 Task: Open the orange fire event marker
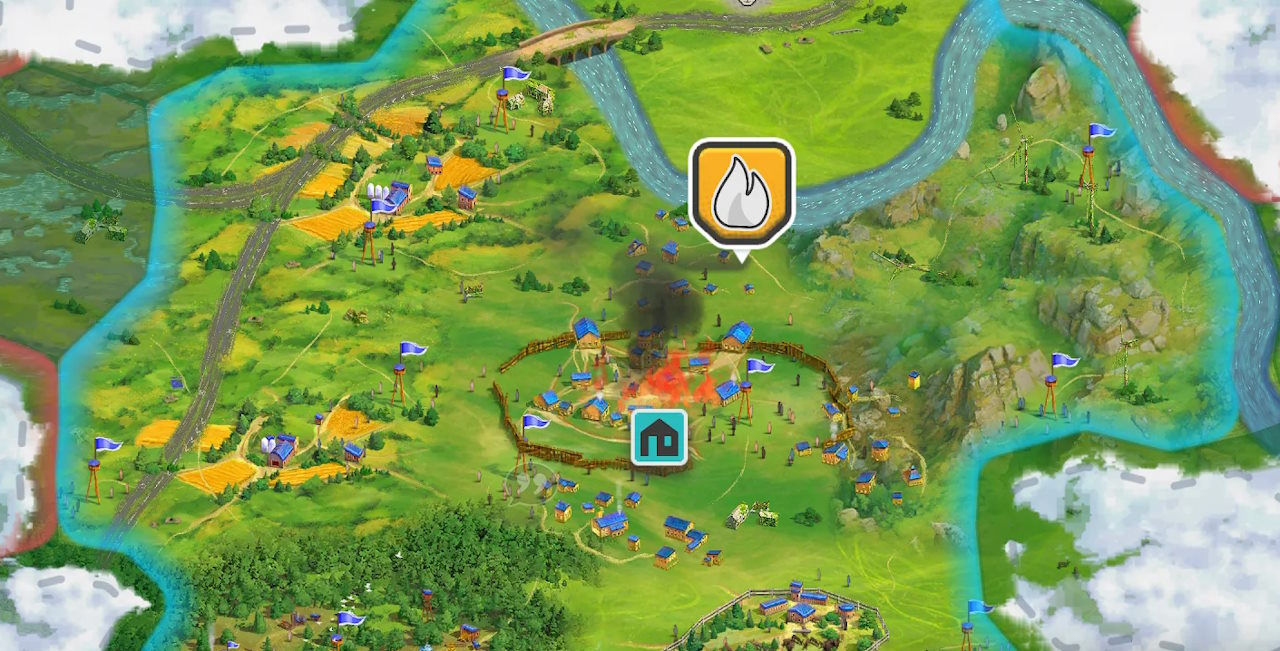(x=741, y=193)
